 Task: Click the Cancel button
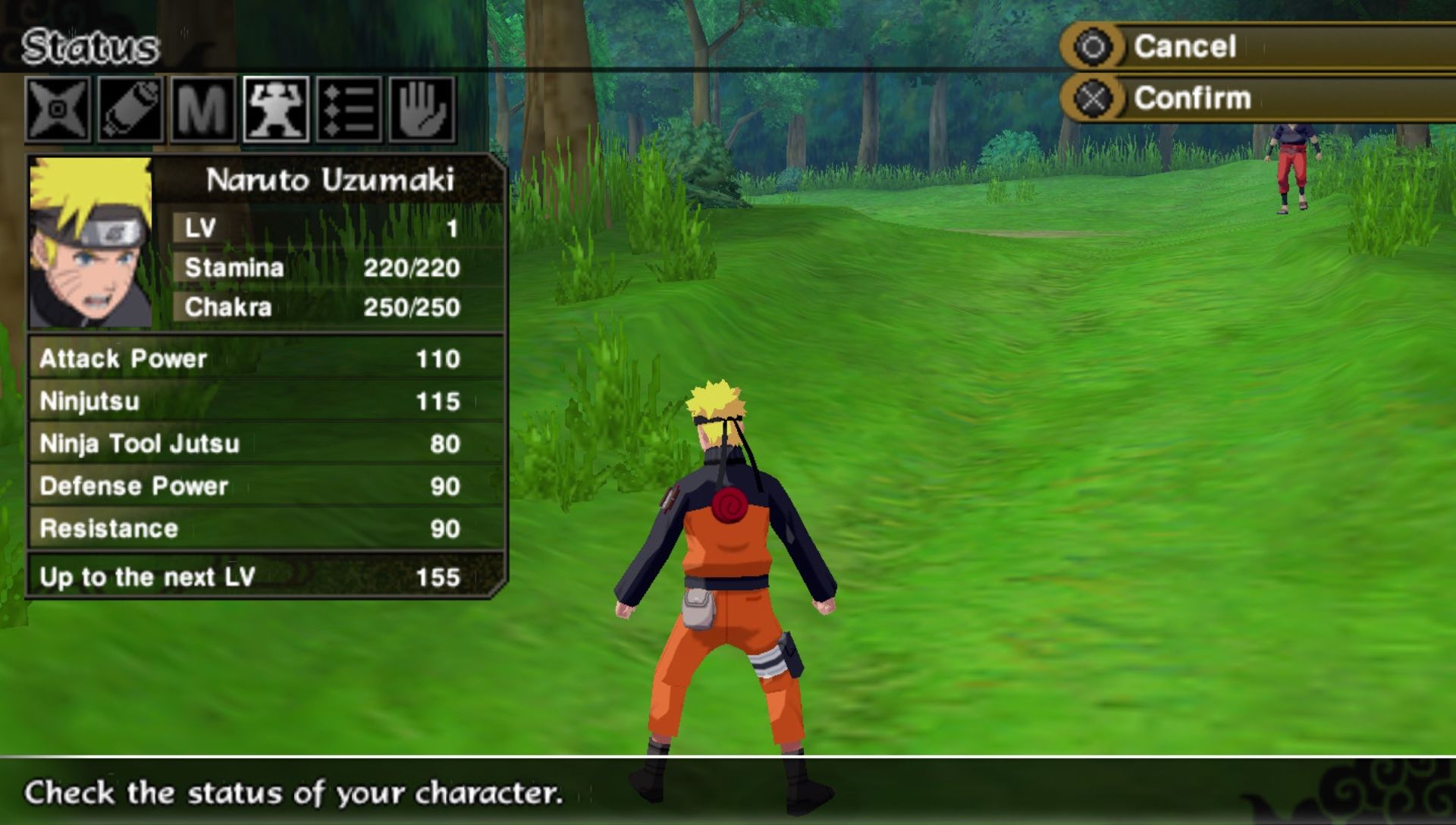pyautogui.click(x=1185, y=47)
